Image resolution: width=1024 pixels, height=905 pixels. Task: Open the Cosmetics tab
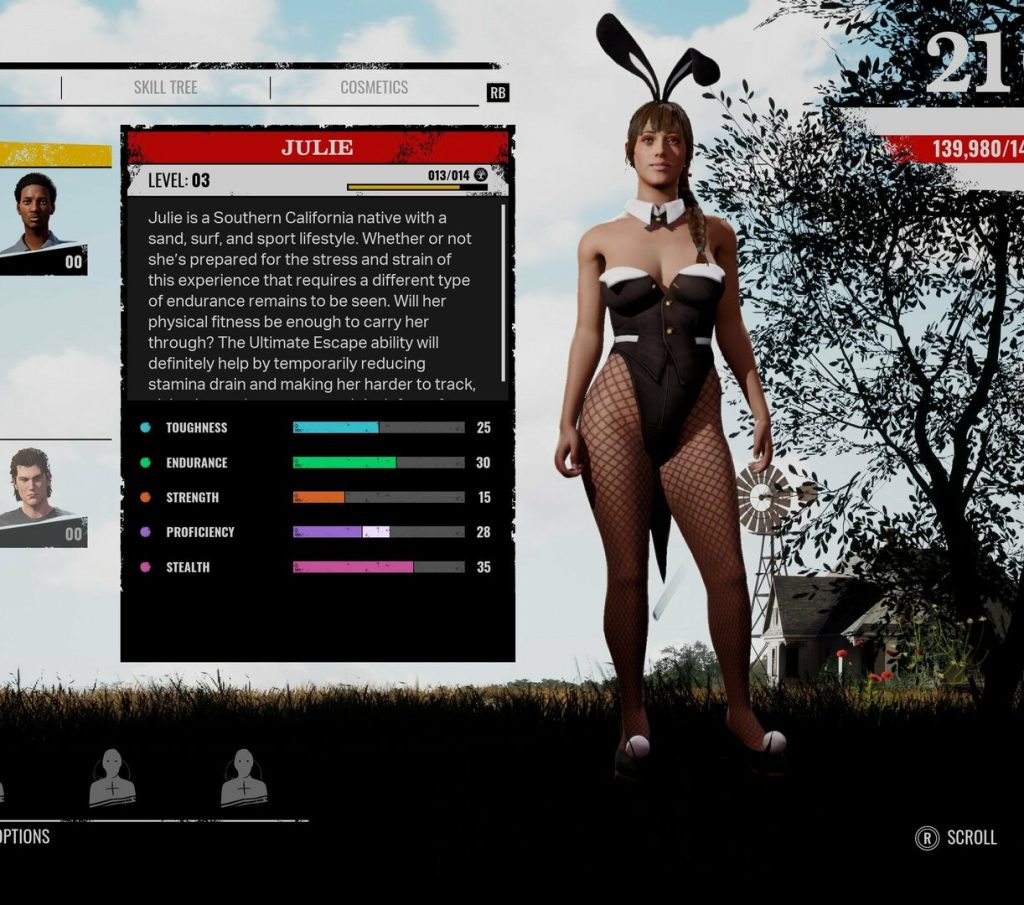(x=374, y=87)
